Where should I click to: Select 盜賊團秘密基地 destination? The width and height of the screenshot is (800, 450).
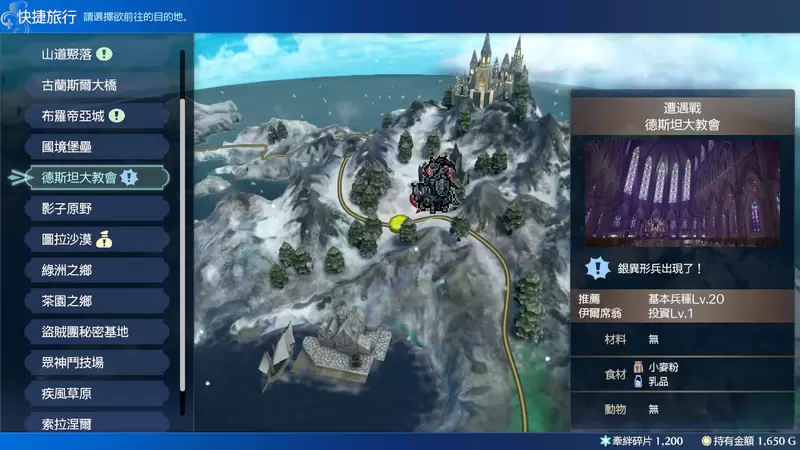(x=85, y=331)
